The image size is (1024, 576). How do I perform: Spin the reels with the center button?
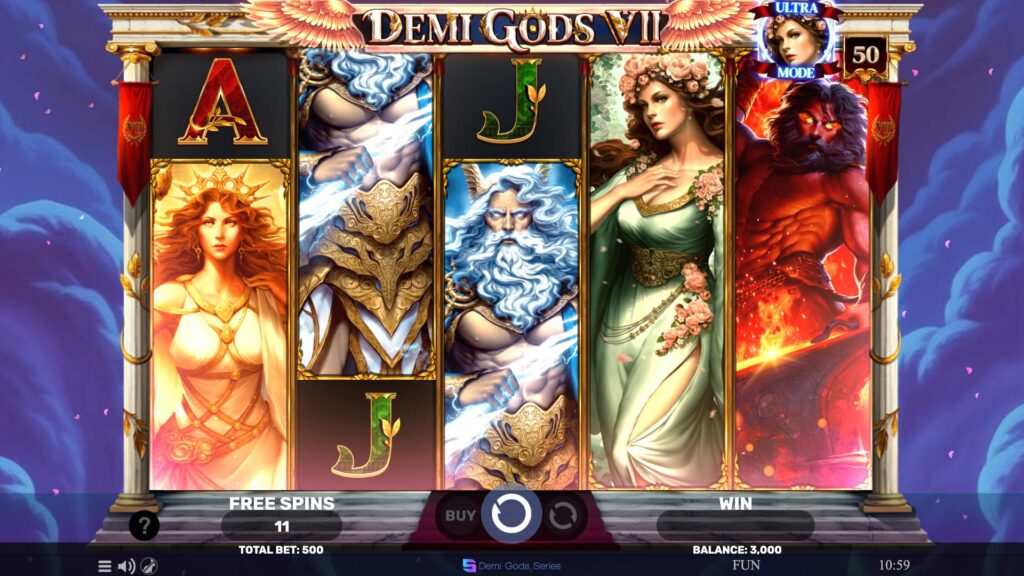pyautogui.click(x=511, y=515)
